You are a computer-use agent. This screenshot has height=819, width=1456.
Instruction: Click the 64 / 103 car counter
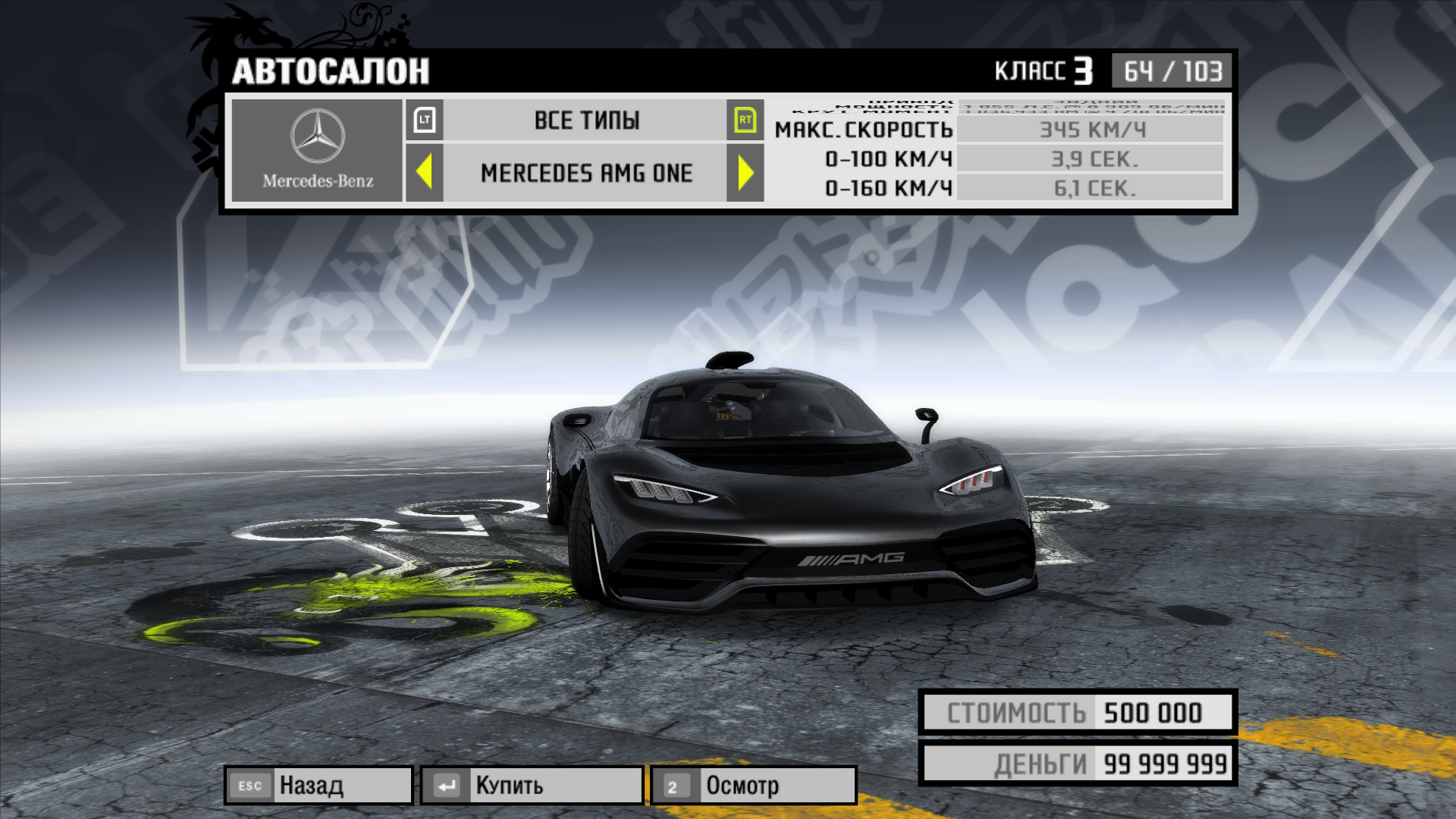point(1170,71)
